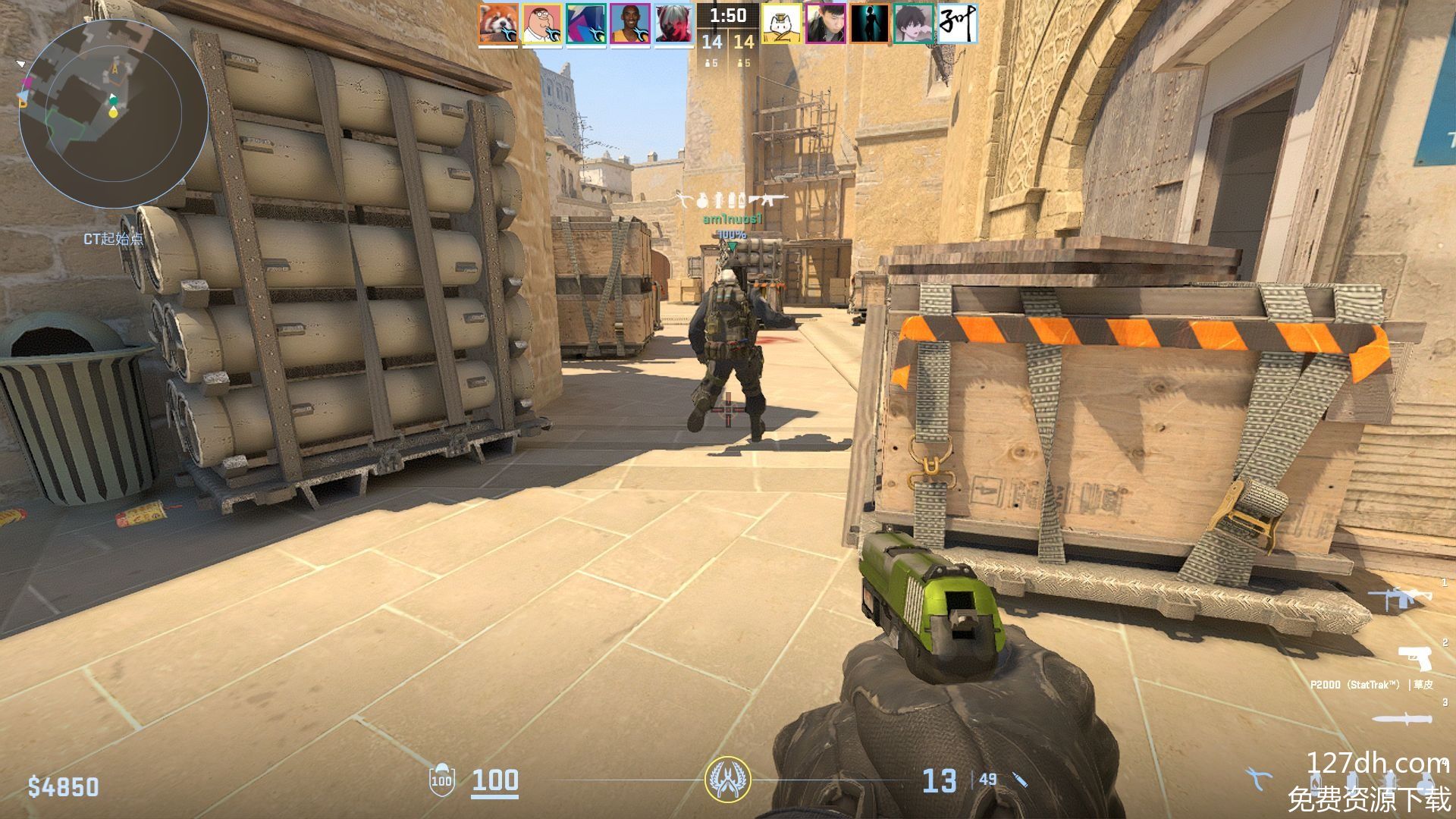1456x819 pixels.
Task: Select the P2000 pistol weapon icon
Action: [x=1415, y=657]
